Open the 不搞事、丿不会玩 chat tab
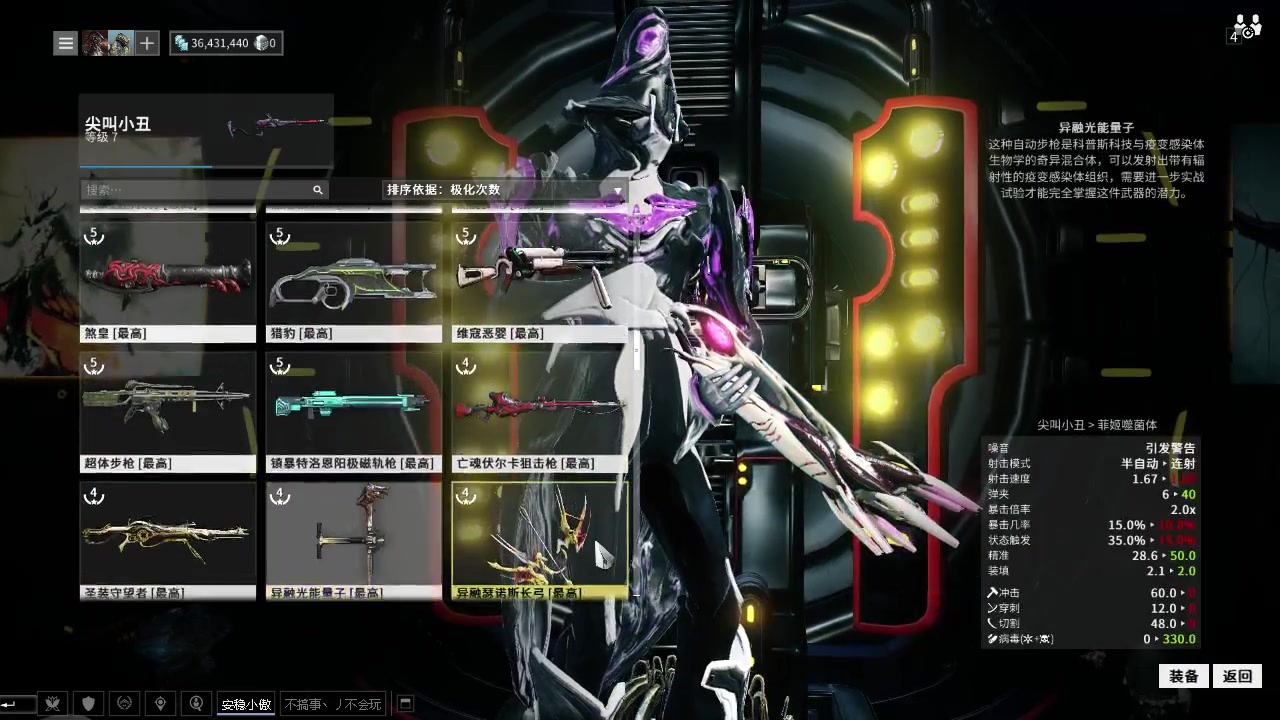Screen dimensions: 1280x720 point(333,704)
